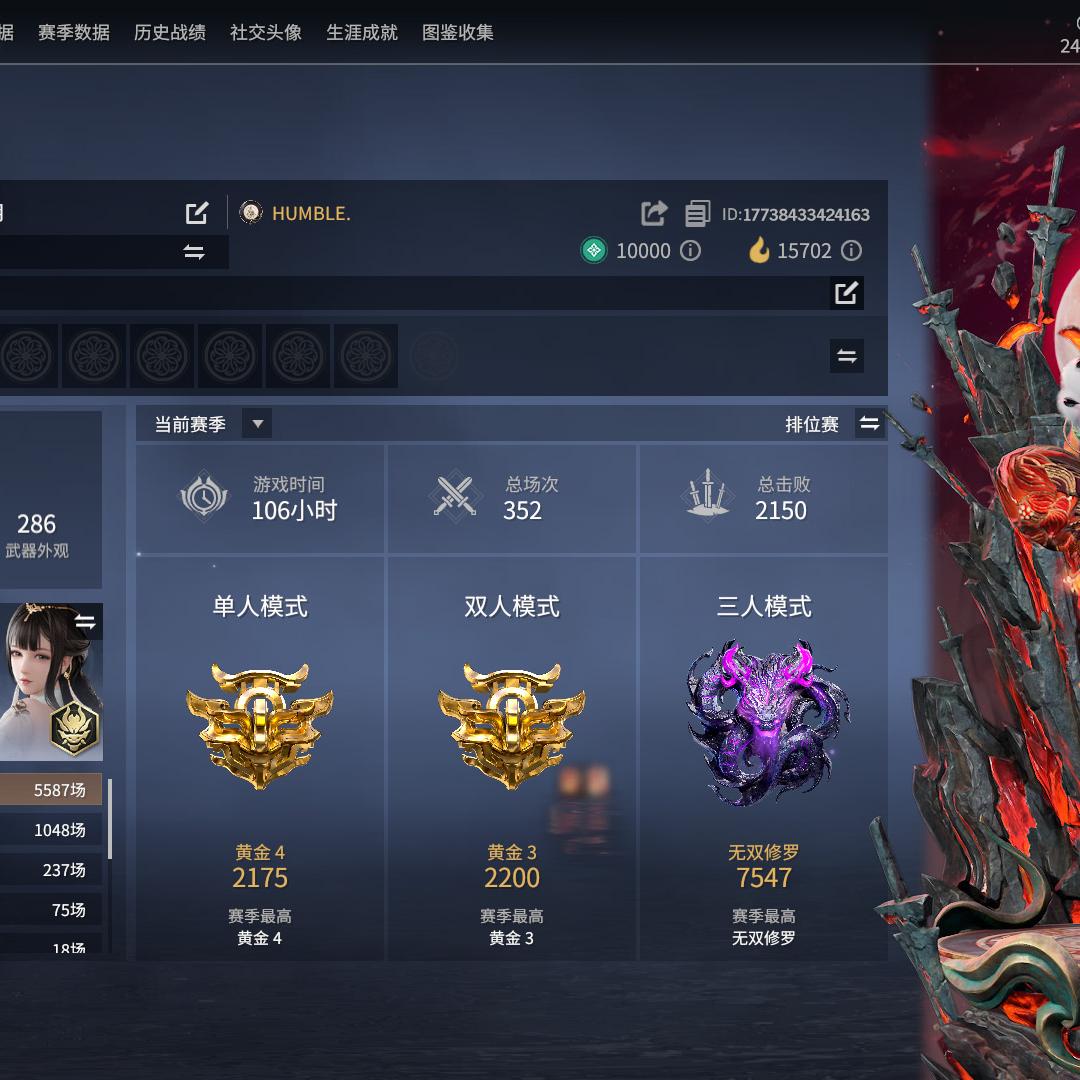Show info for the 15702 flame points

(851, 251)
